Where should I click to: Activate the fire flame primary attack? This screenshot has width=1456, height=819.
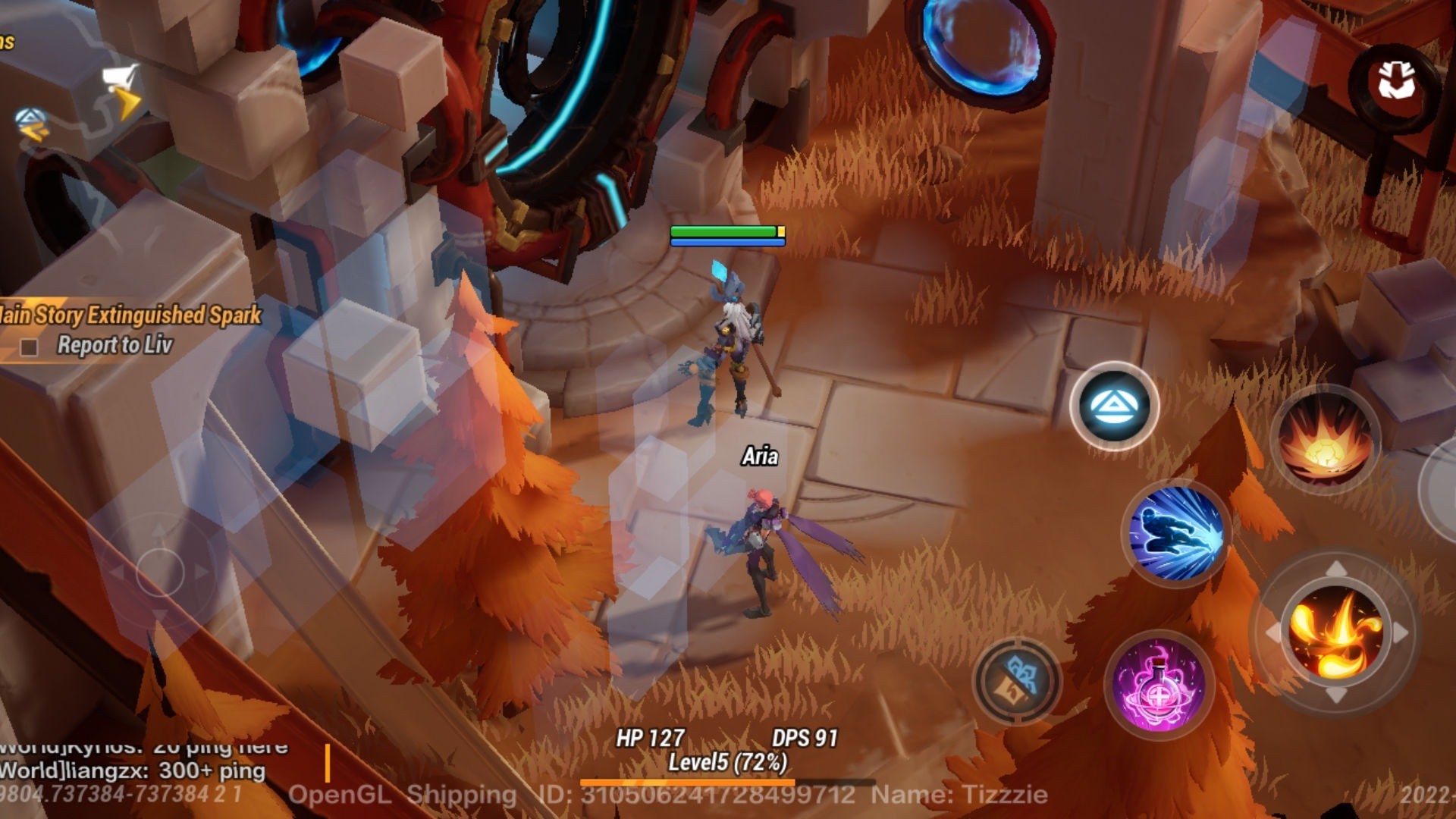coord(1336,632)
